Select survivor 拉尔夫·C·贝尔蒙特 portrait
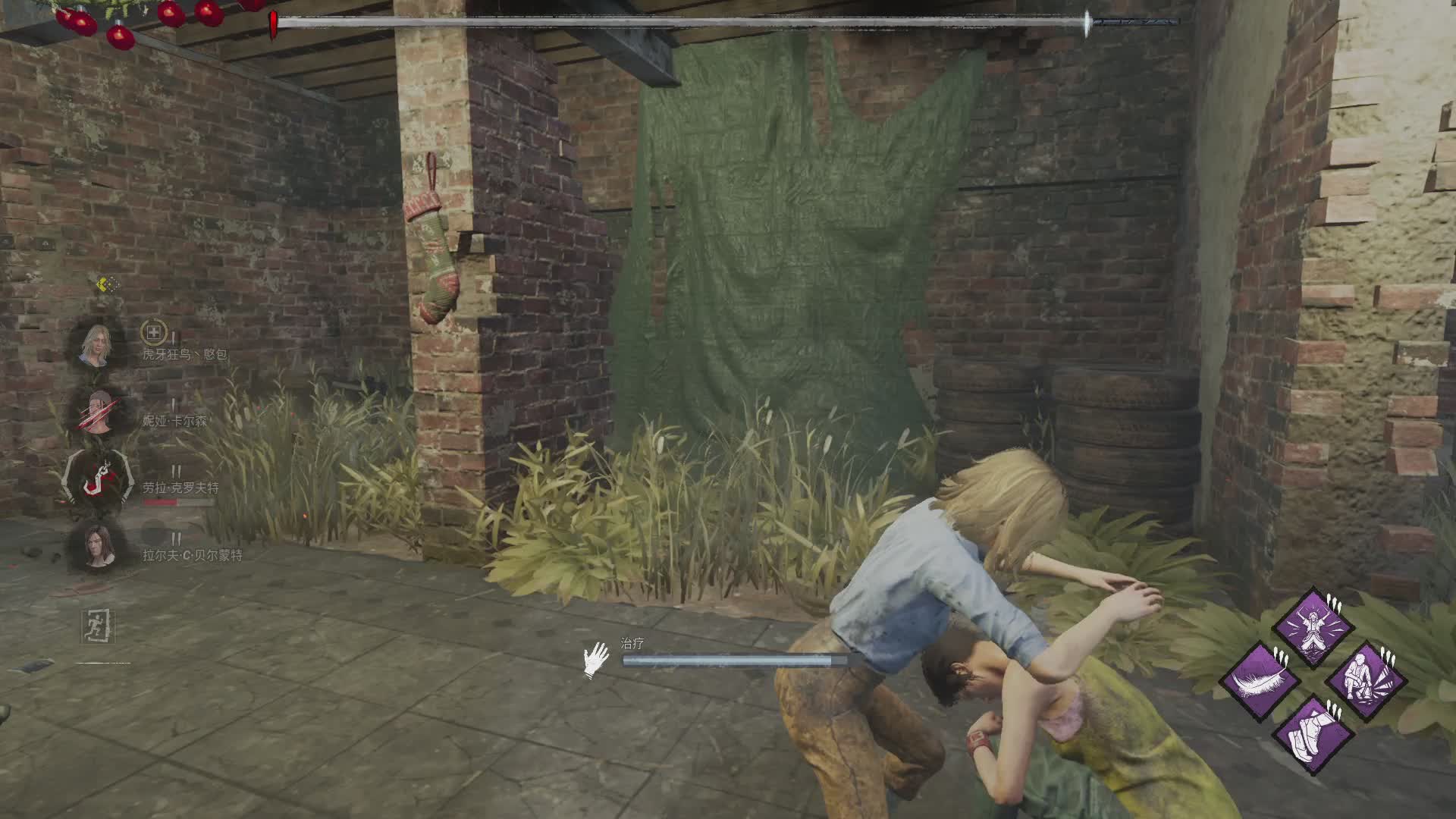Screen dimensions: 1456x819 pos(98,547)
